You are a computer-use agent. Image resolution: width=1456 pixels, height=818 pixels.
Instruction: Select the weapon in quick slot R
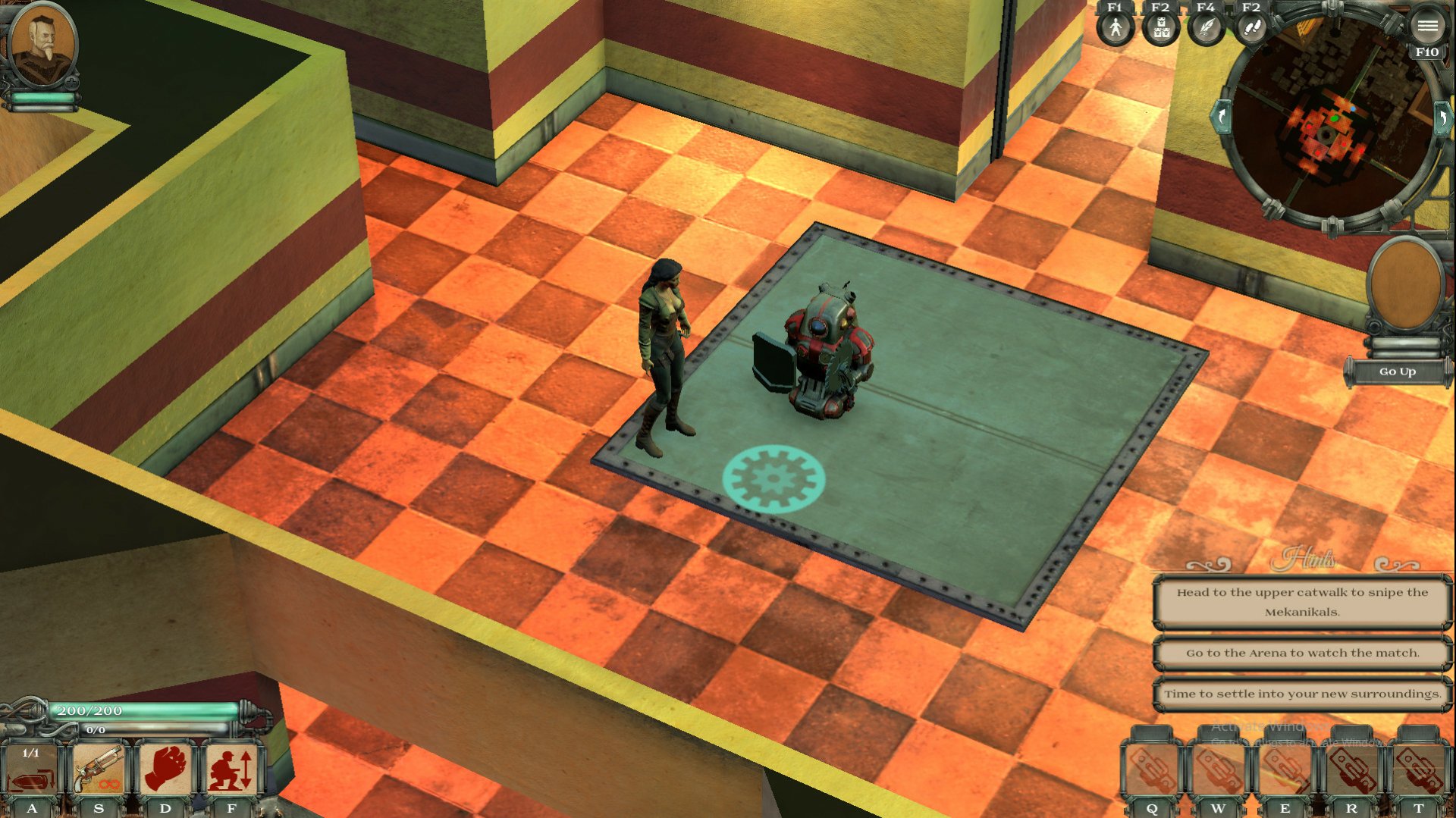pyautogui.click(x=1354, y=768)
